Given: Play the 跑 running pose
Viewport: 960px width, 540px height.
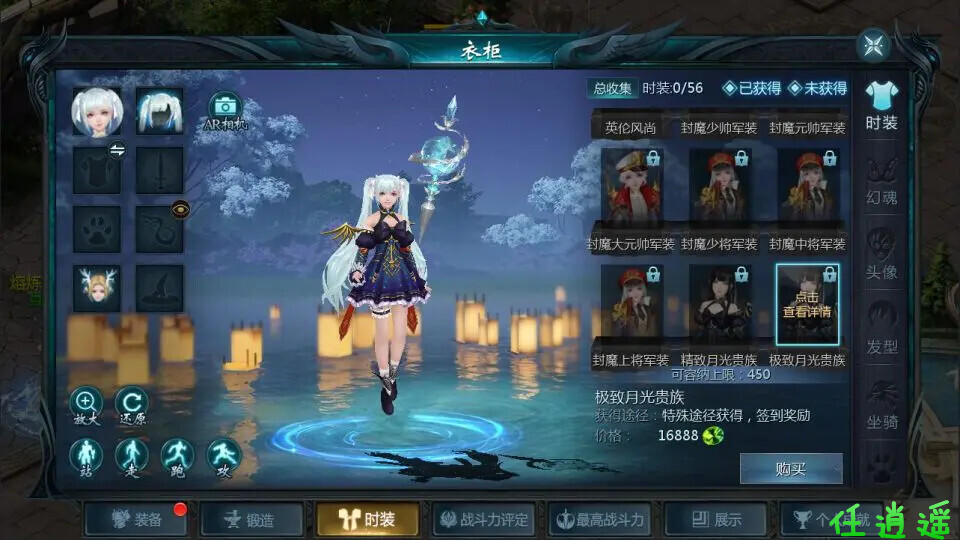Looking at the screenshot, I should tap(177, 457).
